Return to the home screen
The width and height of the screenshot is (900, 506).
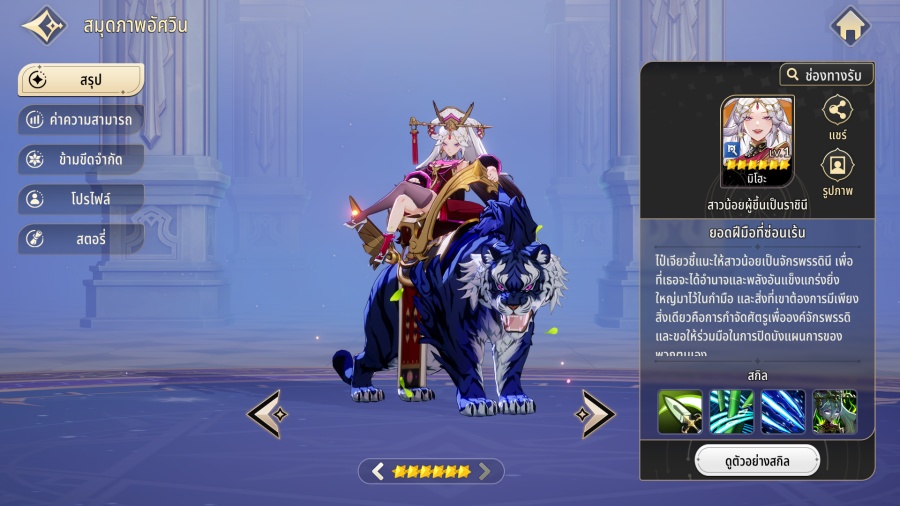click(850, 26)
